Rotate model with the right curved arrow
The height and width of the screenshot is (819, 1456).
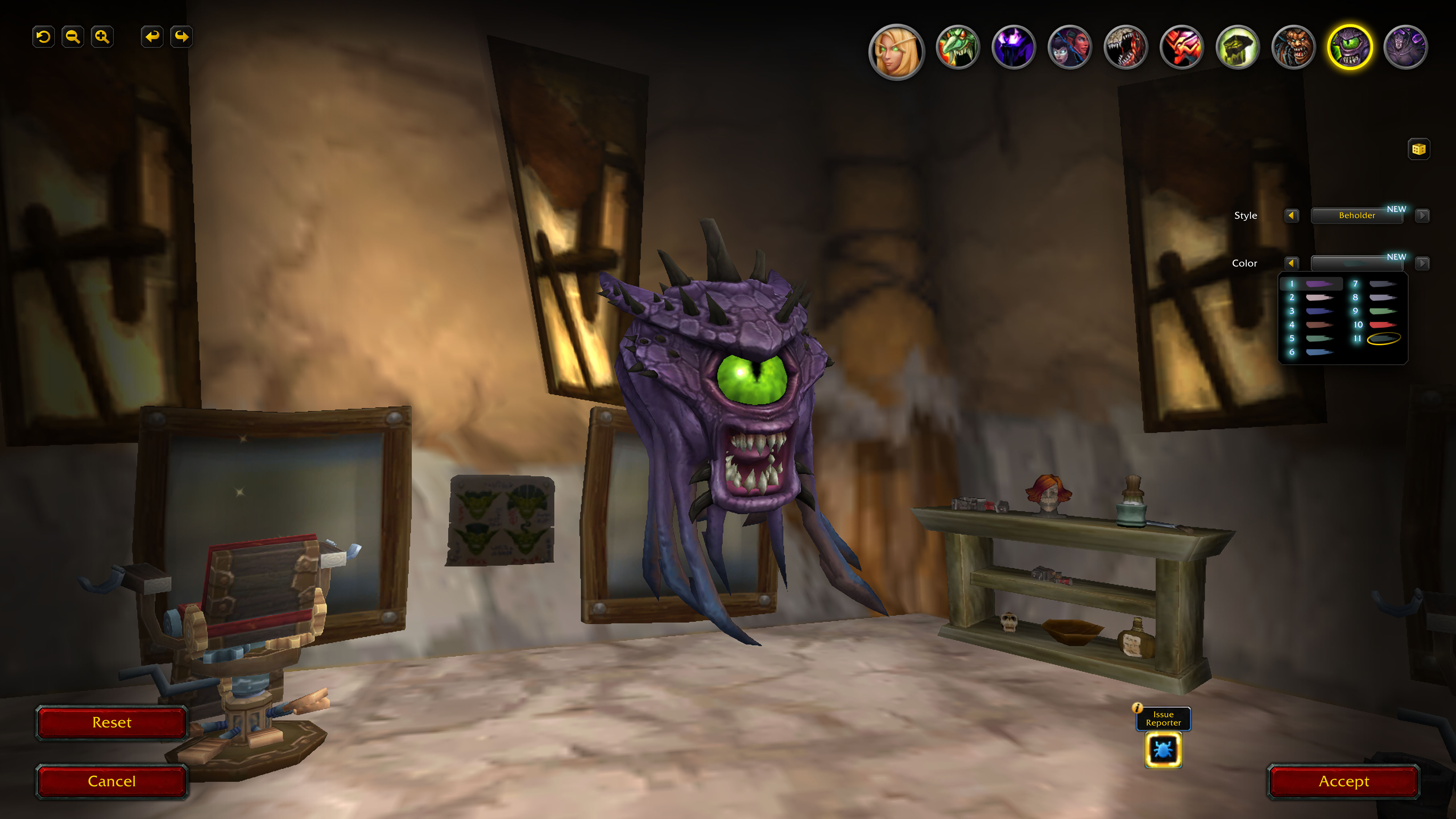[x=181, y=37]
